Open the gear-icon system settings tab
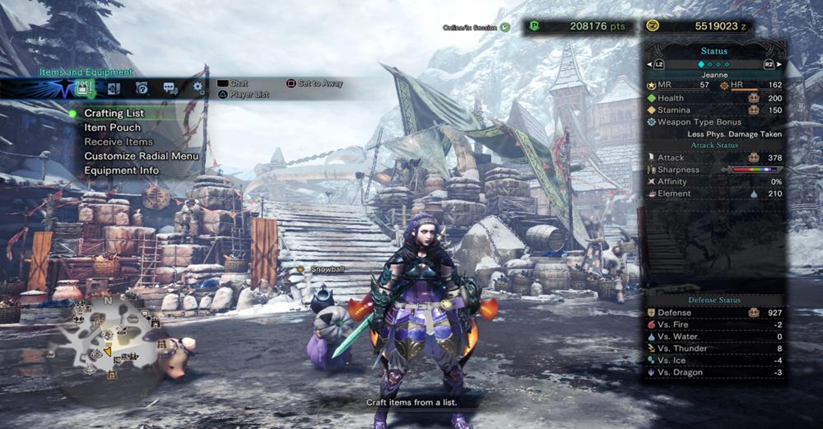823x429 pixels. tap(197, 88)
